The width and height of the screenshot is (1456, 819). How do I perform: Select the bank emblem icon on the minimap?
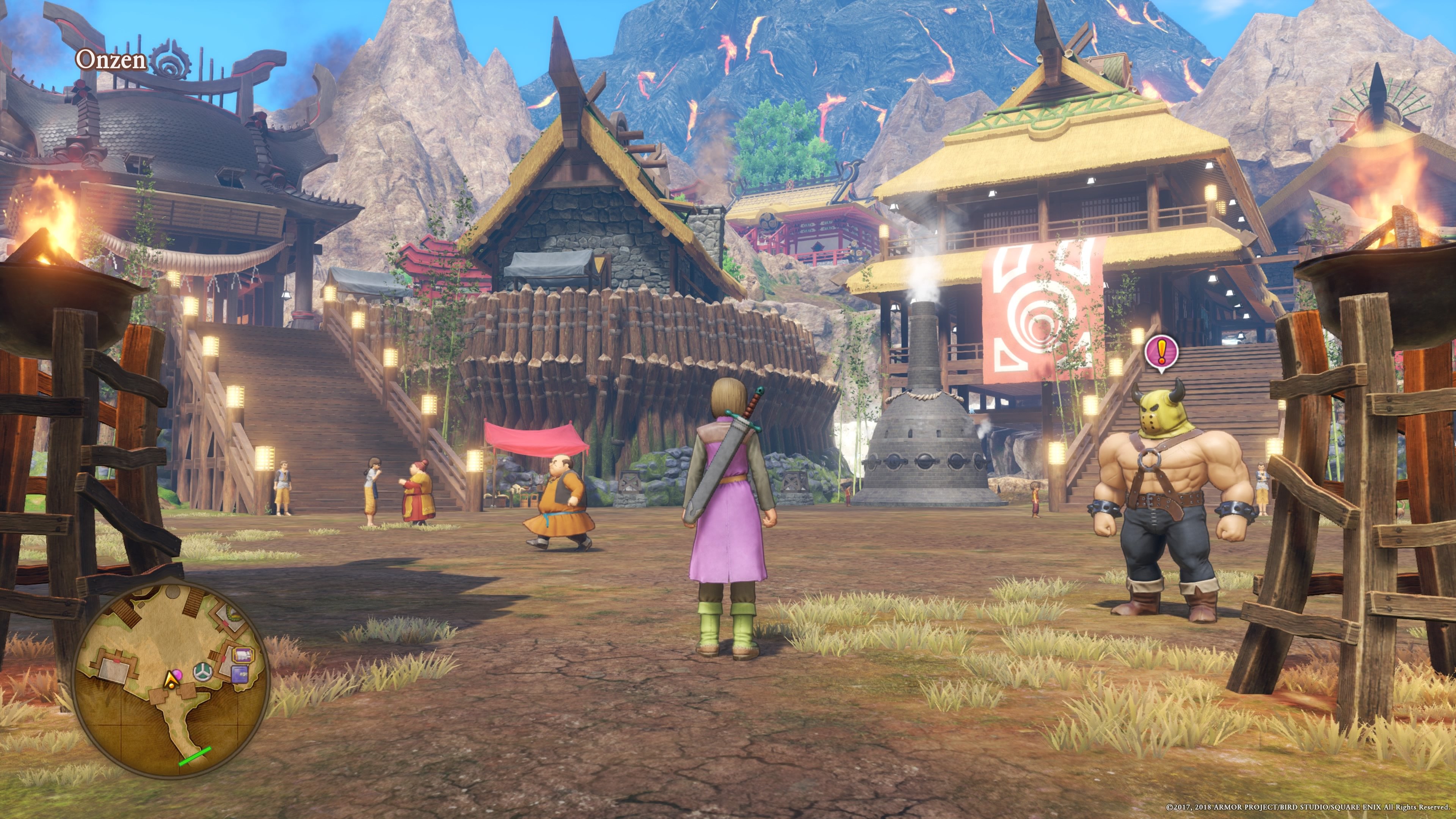pyautogui.click(x=203, y=672)
